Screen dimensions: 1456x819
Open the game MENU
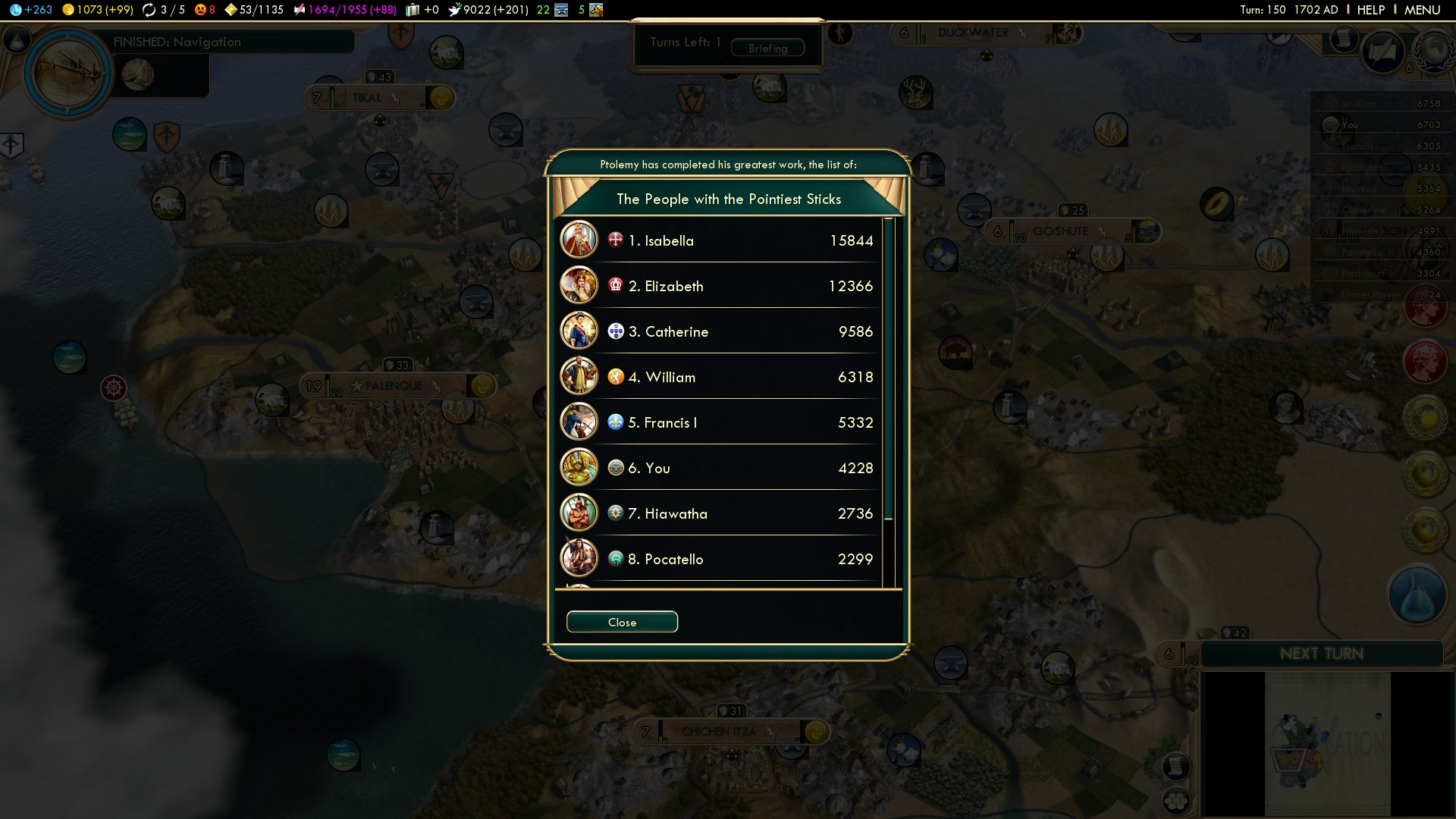tap(1422, 10)
